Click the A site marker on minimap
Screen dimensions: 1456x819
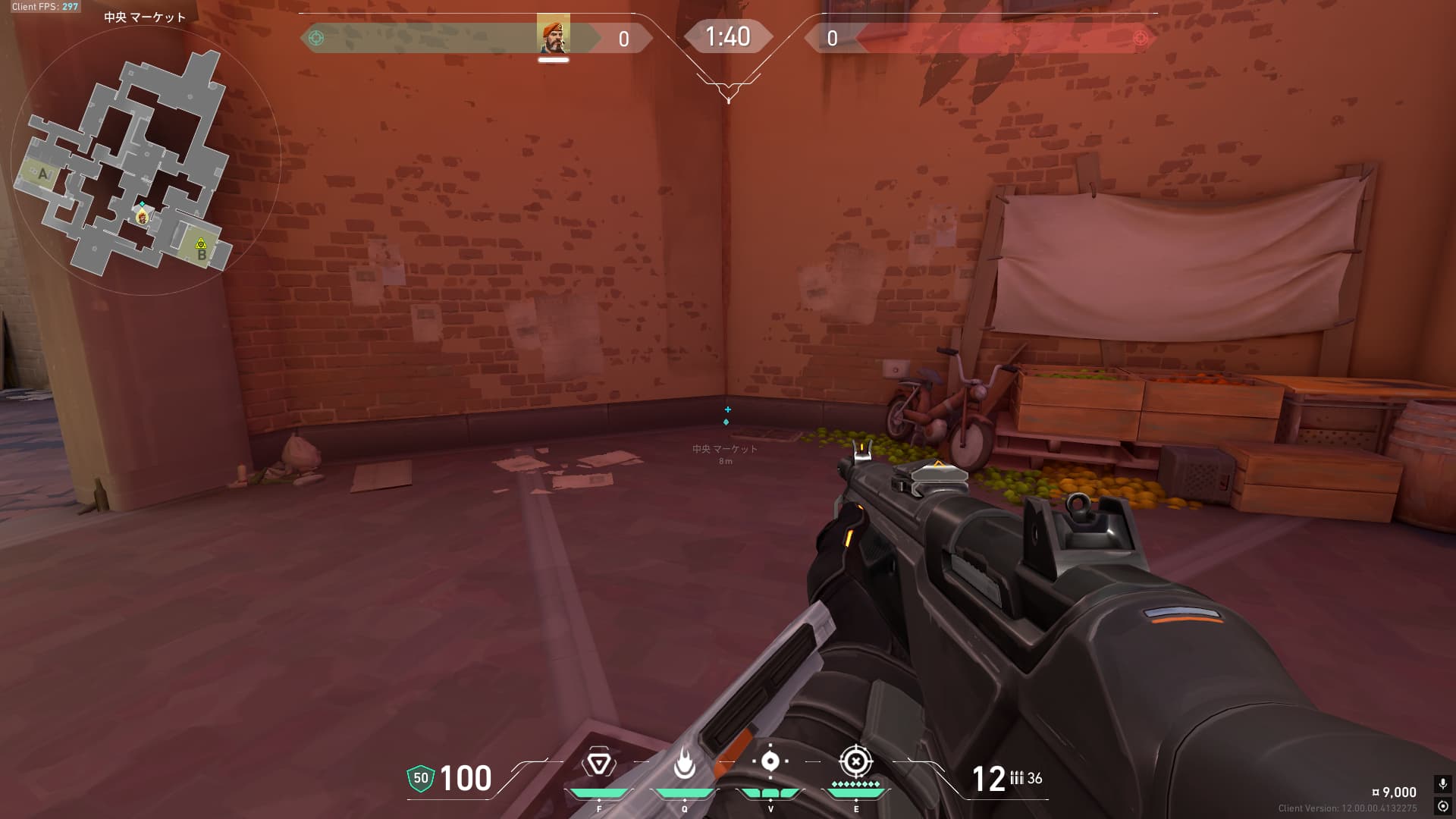[42, 174]
